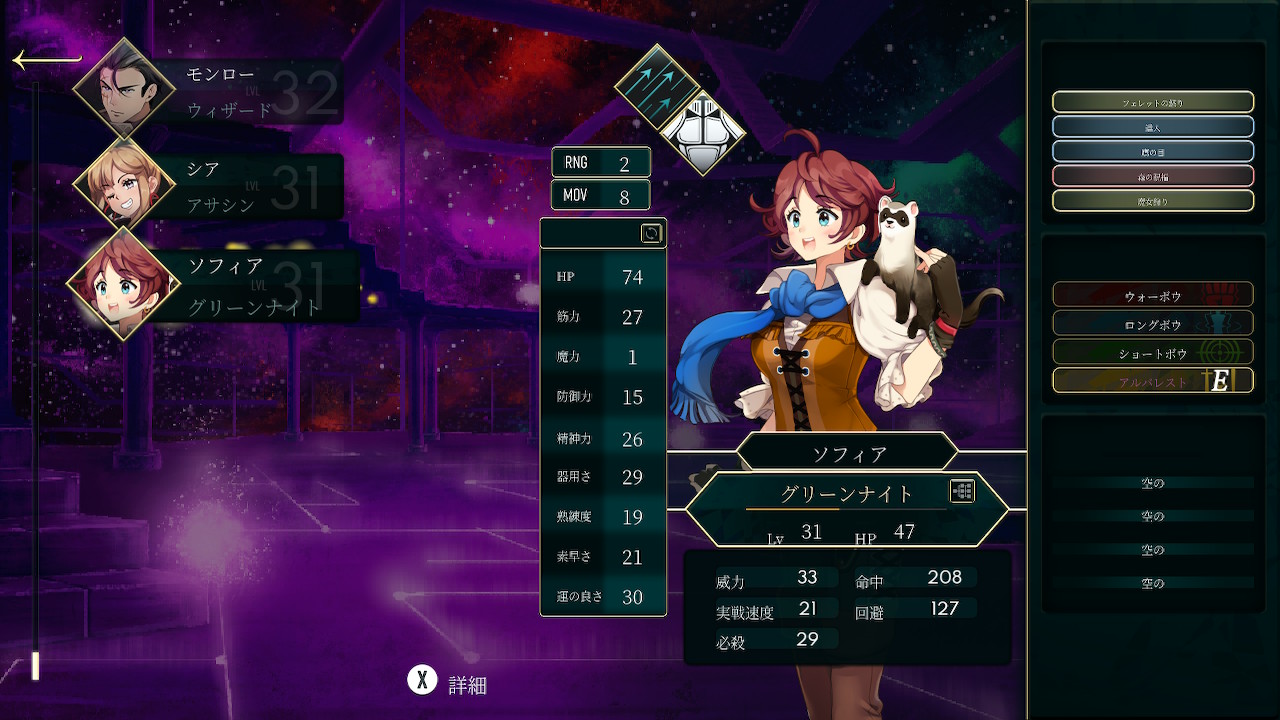
Task: Select the フェレットの怒り skill
Action: pos(1152,102)
